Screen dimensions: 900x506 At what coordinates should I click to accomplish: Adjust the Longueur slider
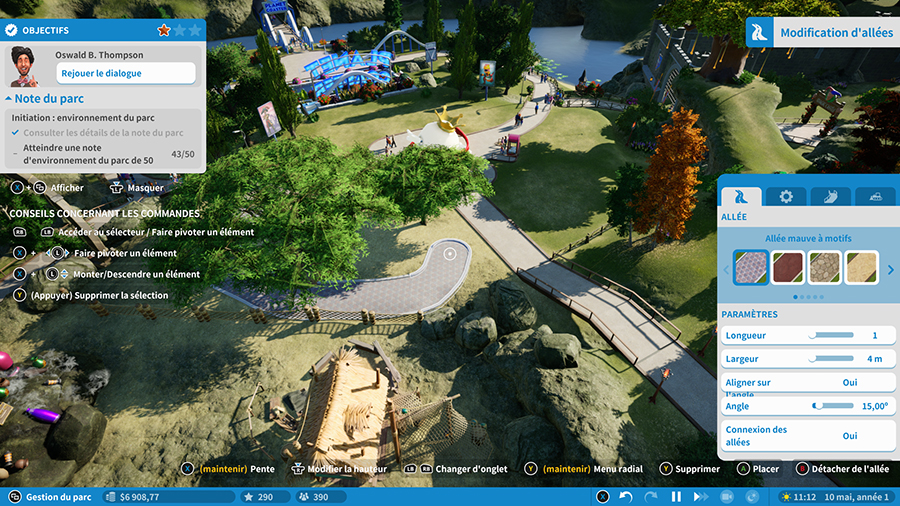click(x=831, y=335)
